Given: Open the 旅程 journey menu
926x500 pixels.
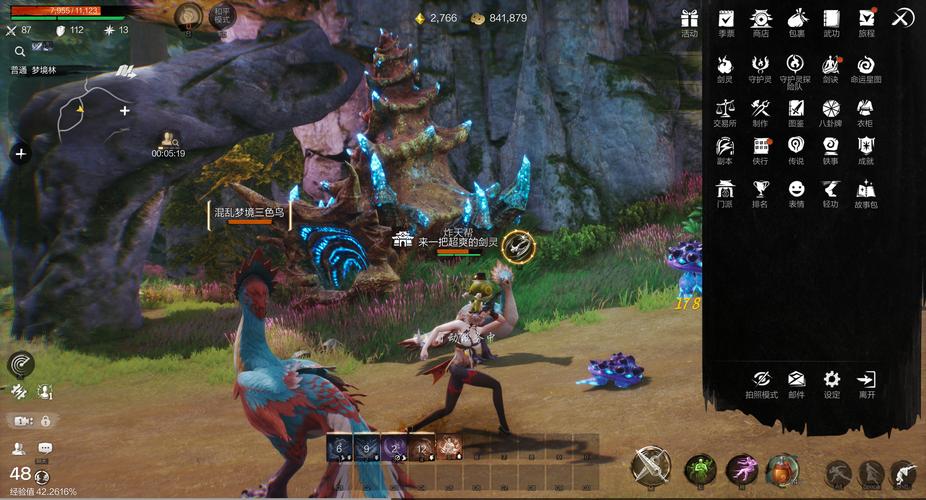Looking at the screenshot, I should [866, 19].
